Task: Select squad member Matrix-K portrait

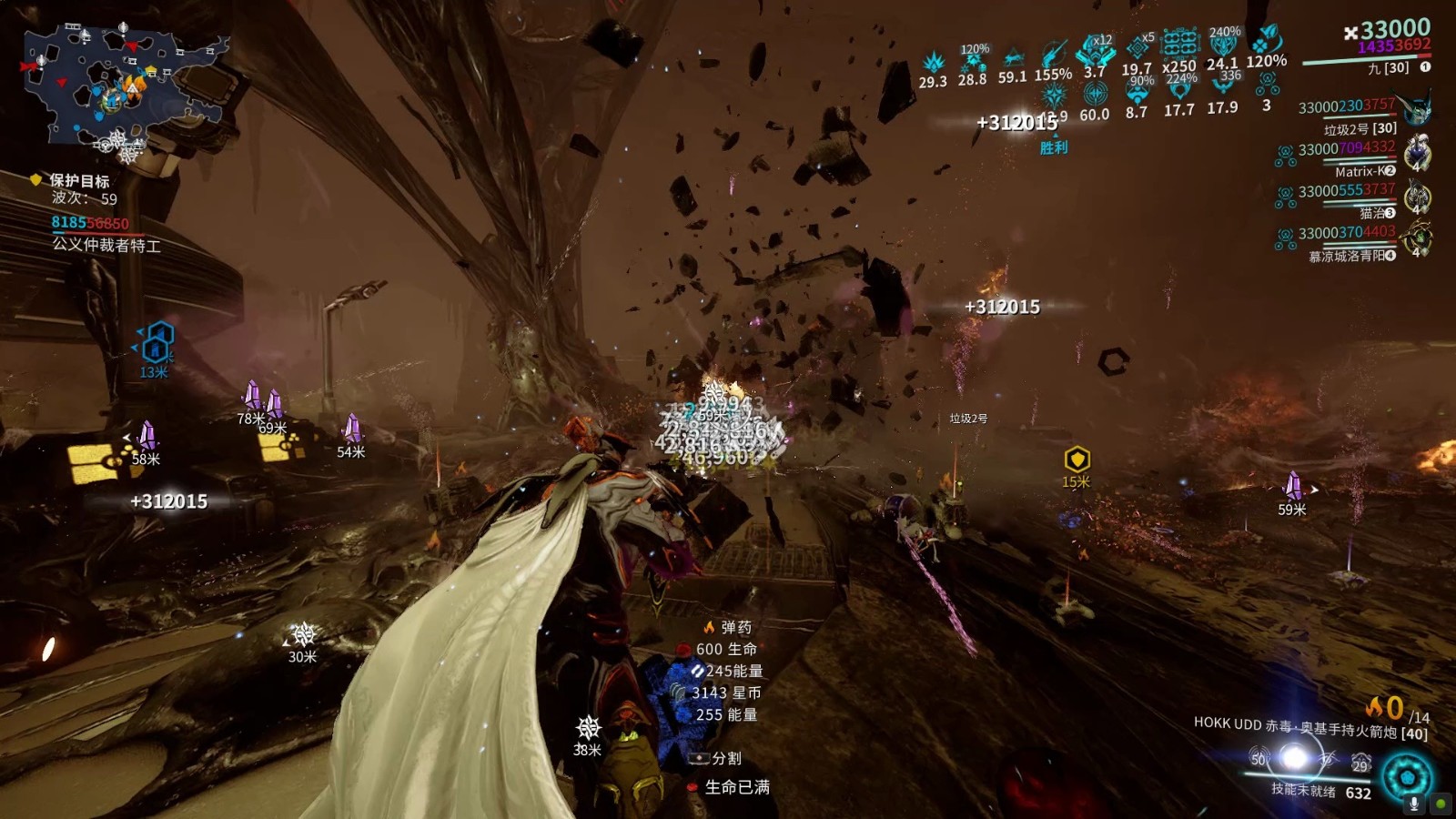Action: point(1417,152)
